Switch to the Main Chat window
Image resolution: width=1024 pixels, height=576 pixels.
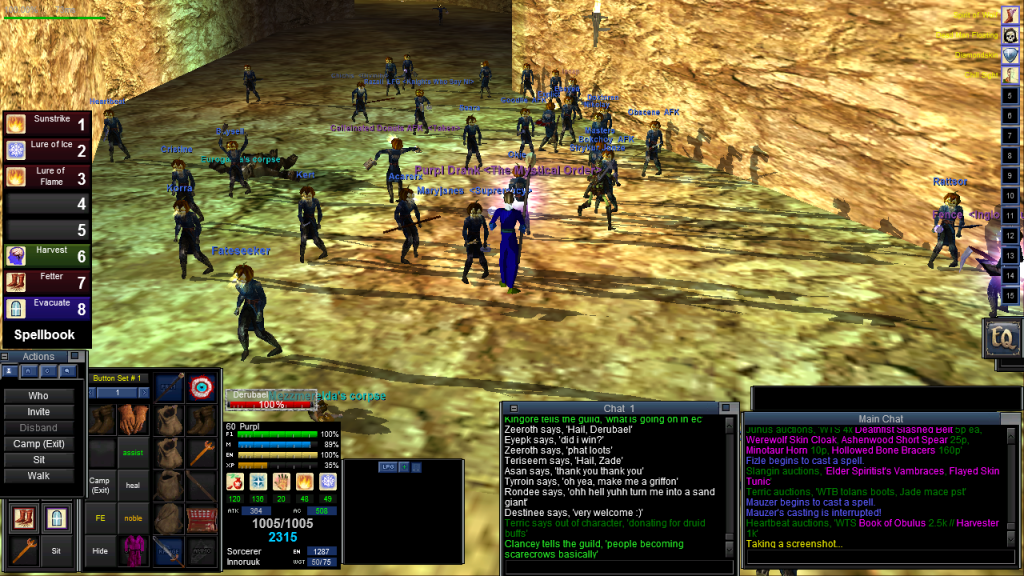881,418
